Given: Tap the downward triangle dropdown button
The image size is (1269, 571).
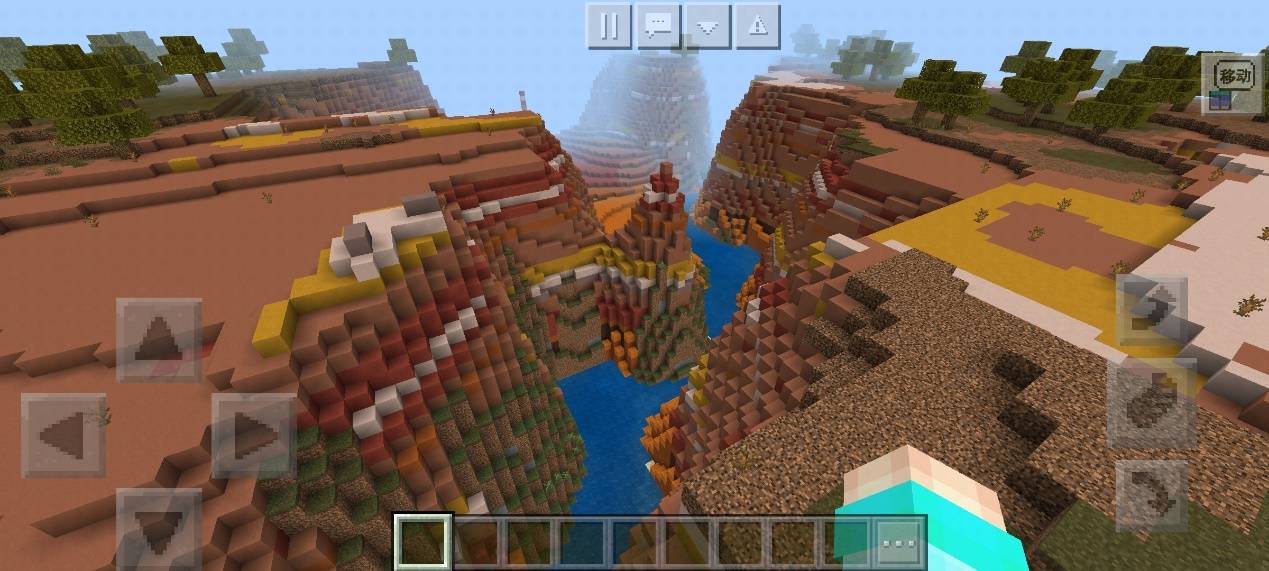Looking at the screenshot, I should tap(707, 26).
